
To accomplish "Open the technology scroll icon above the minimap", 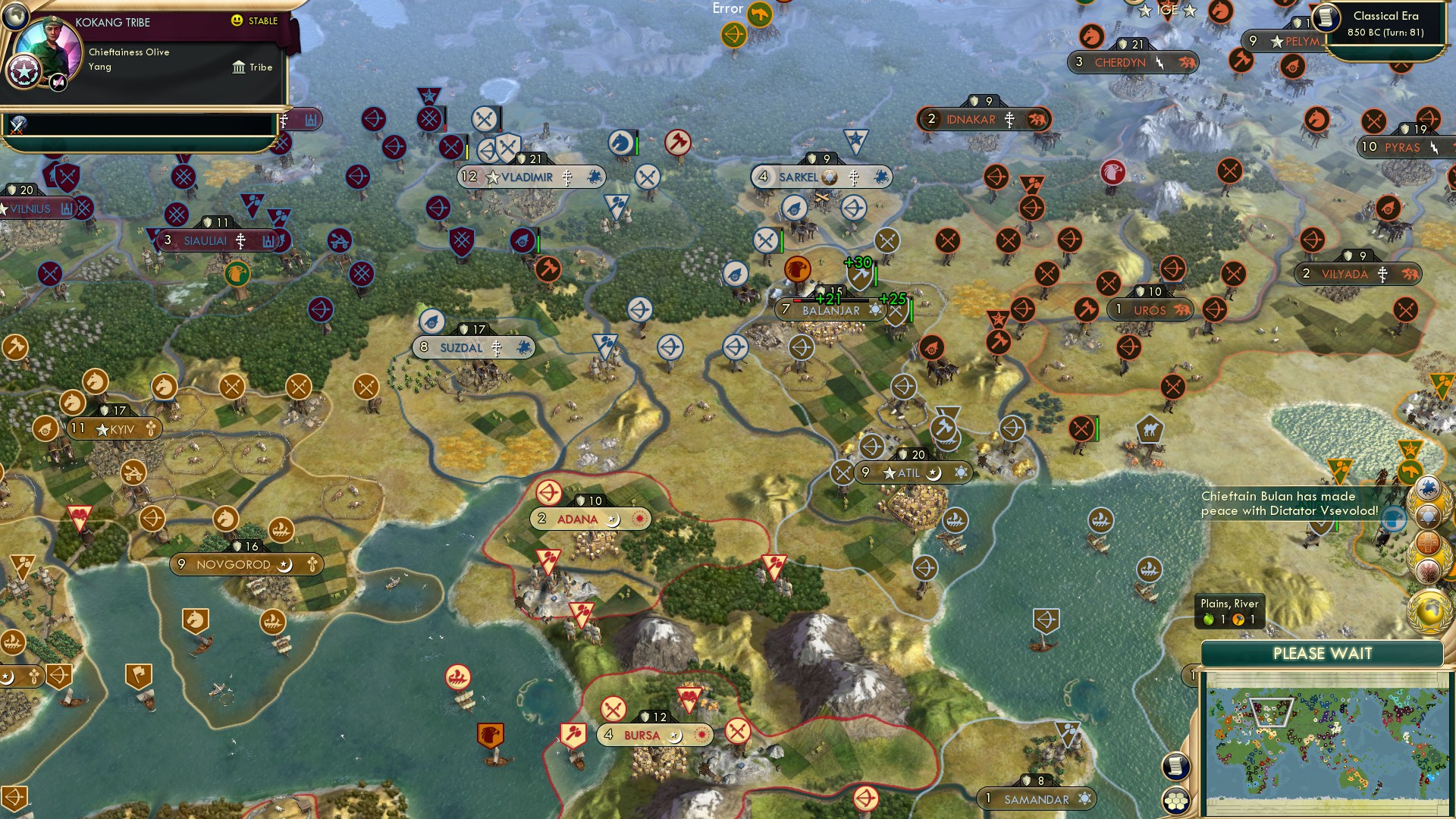I will tap(1175, 767).
